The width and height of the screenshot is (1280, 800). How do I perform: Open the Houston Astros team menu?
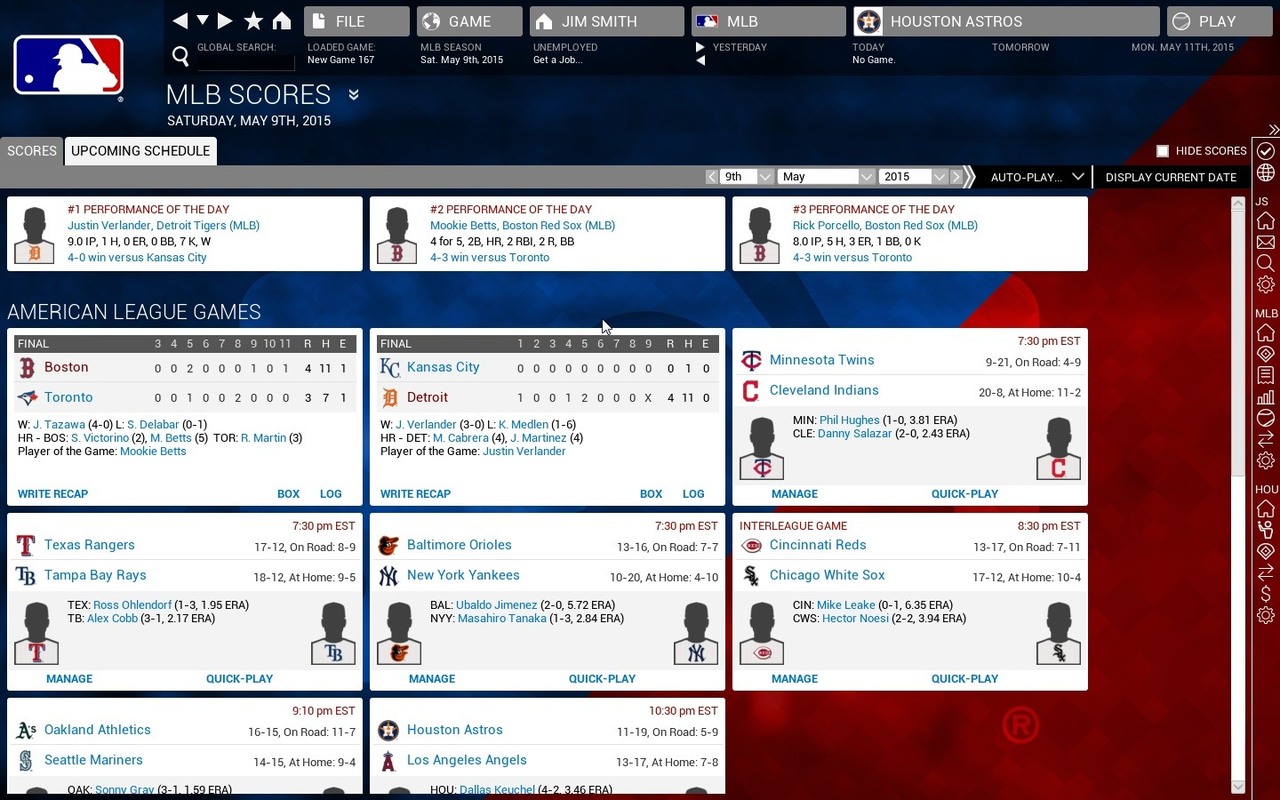pos(1007,21)
